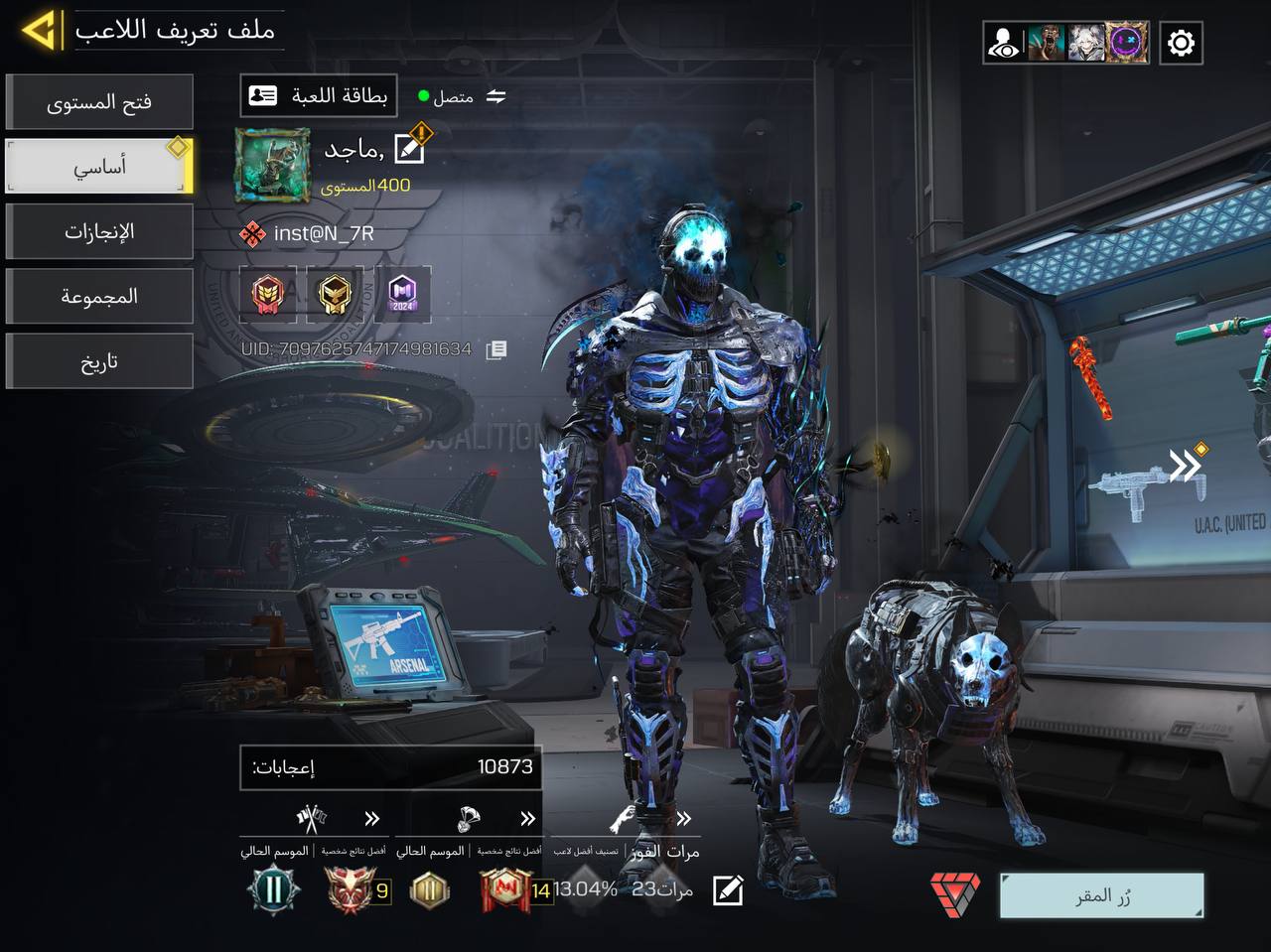This screenshot has height=952, width=1271.
Task: Click the زُر المقر button
Action: (1102, 896)
